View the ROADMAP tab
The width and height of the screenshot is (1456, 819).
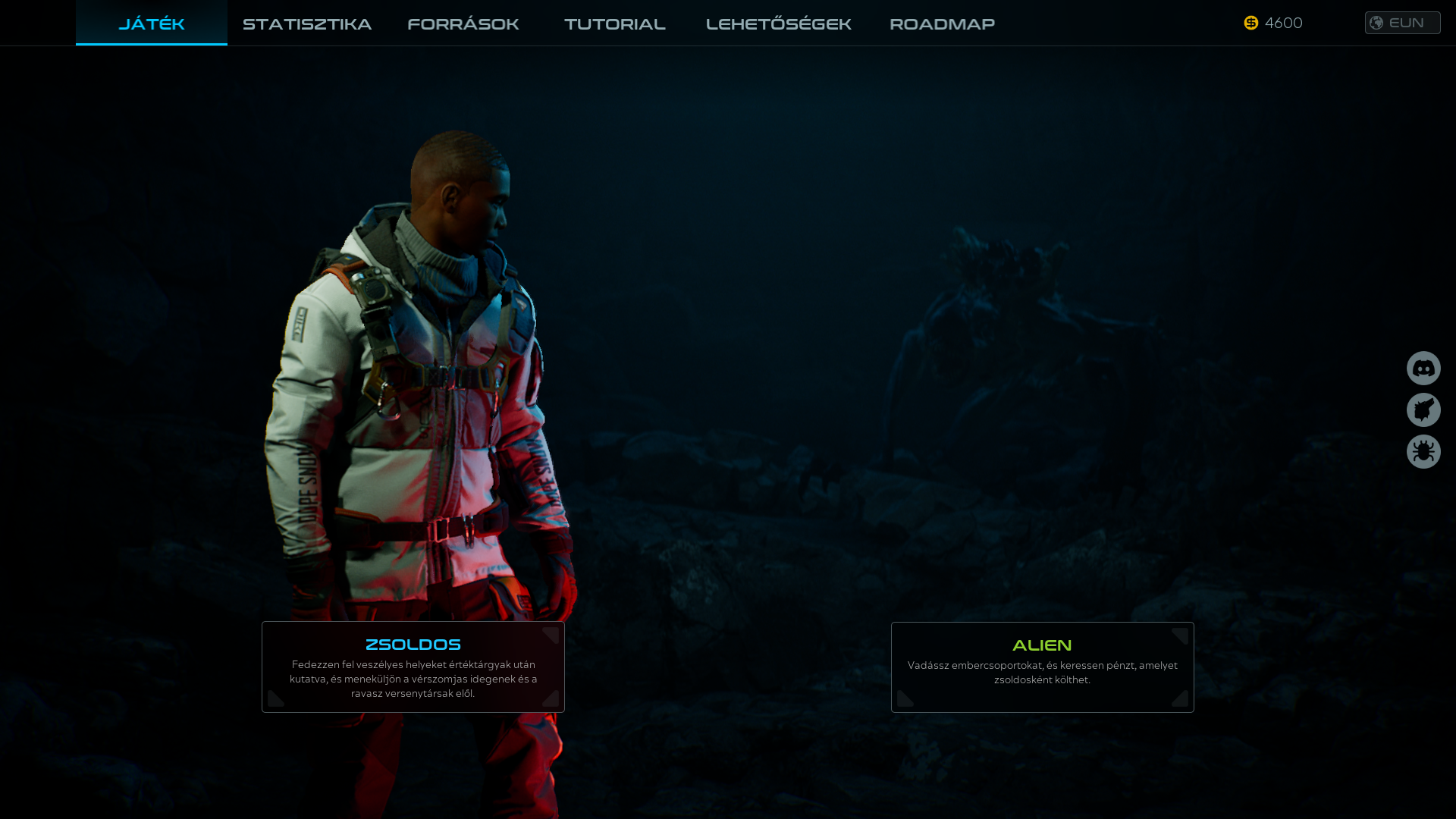point(942,24)
